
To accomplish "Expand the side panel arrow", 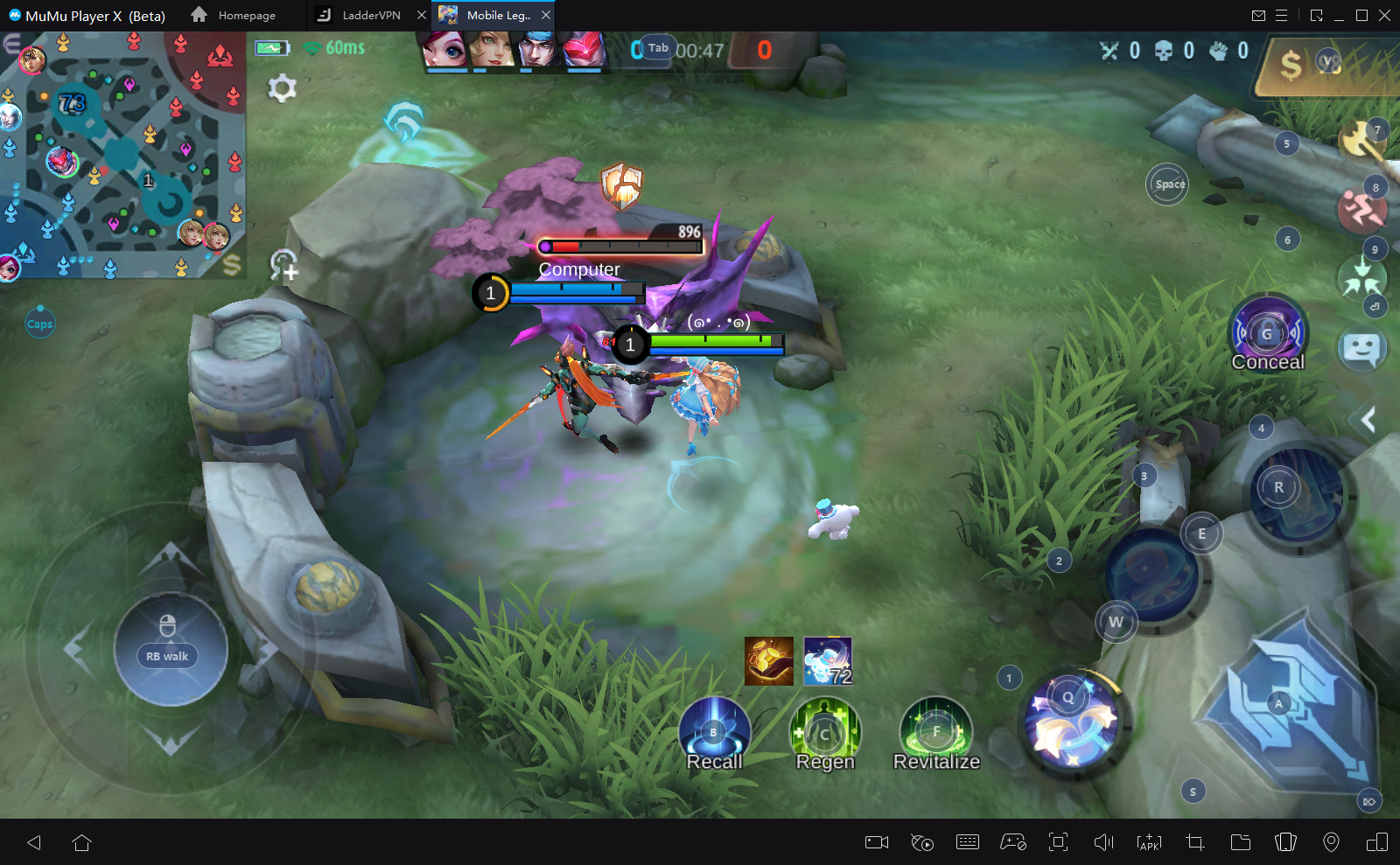I will coord(1368,421).
